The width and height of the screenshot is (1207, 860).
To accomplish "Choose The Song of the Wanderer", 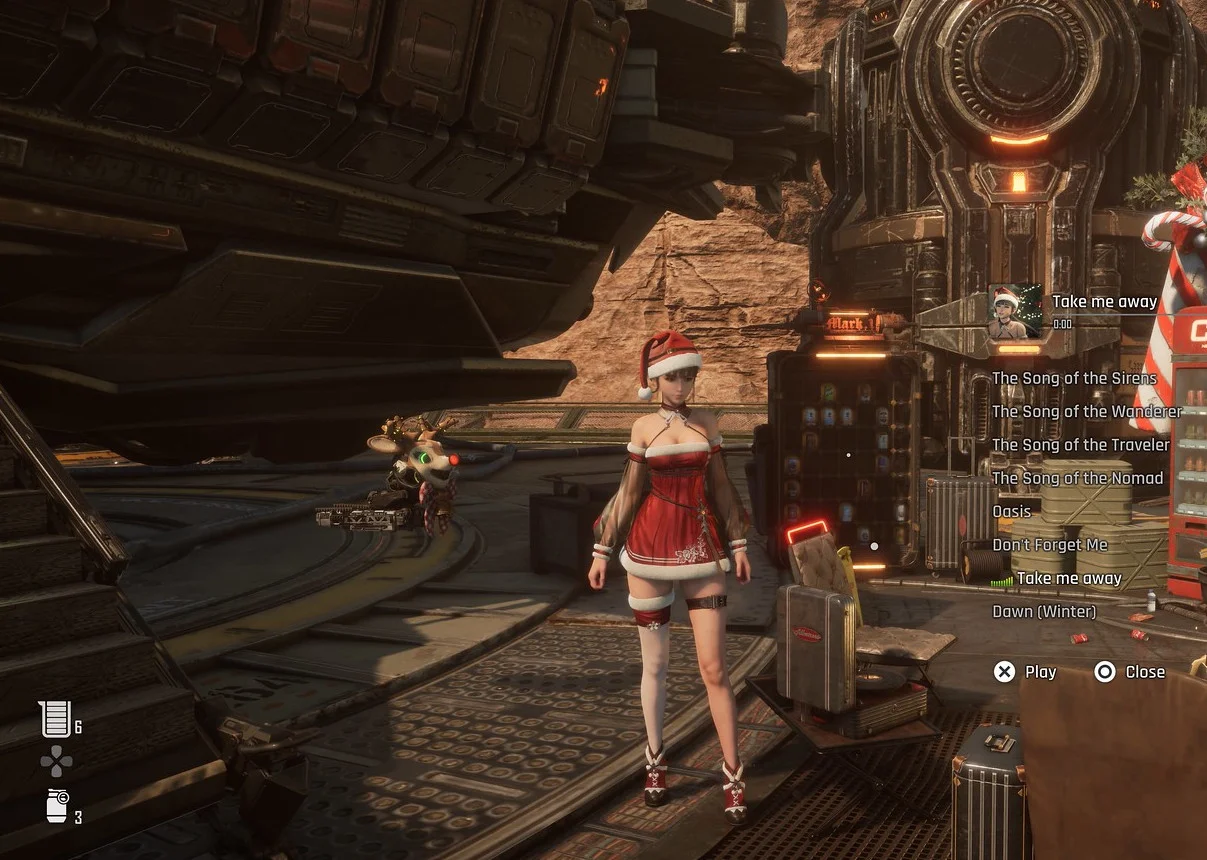I will pos(1086,411).
